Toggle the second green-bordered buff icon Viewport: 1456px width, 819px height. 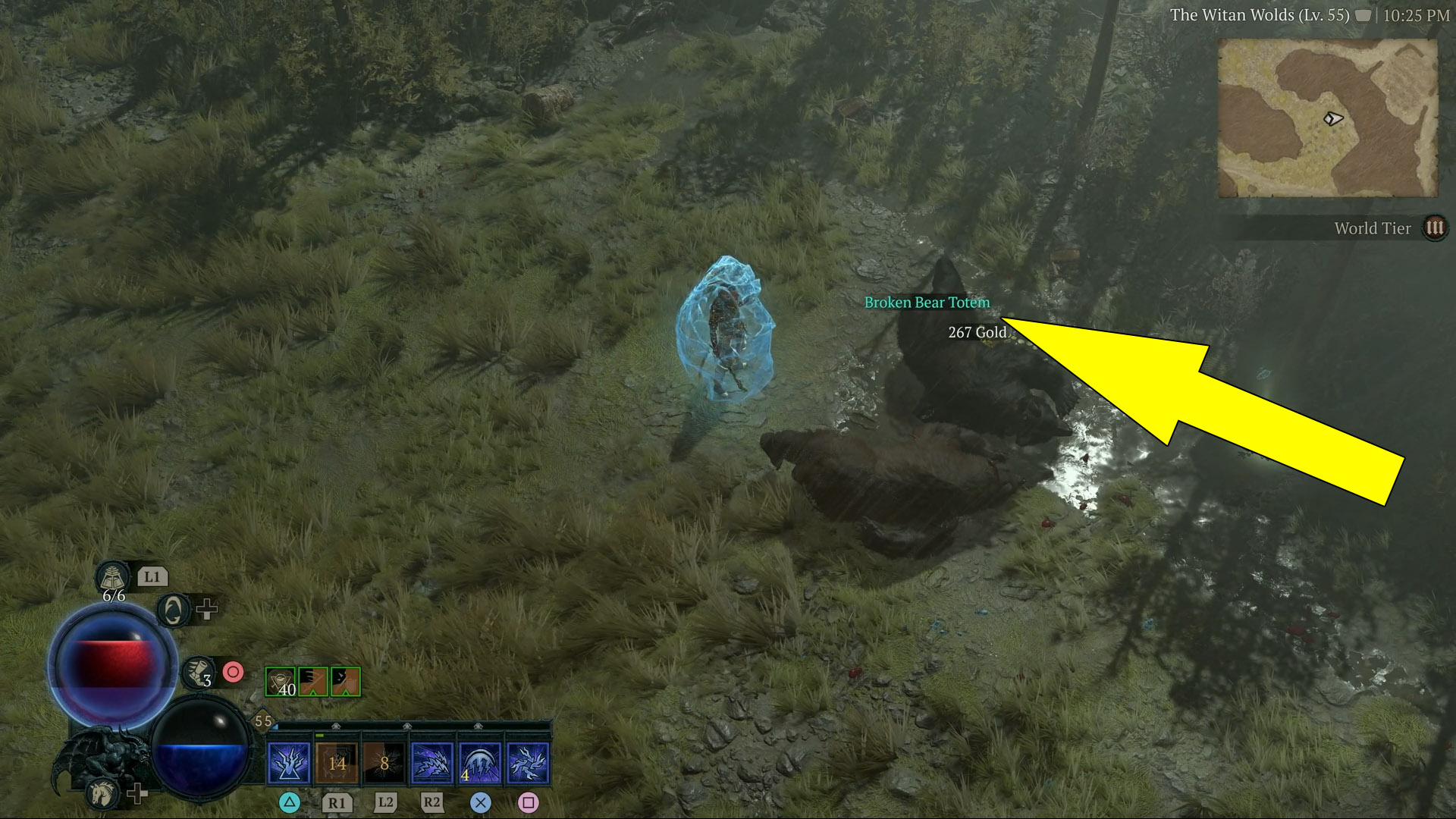click(x=314, y=682)
